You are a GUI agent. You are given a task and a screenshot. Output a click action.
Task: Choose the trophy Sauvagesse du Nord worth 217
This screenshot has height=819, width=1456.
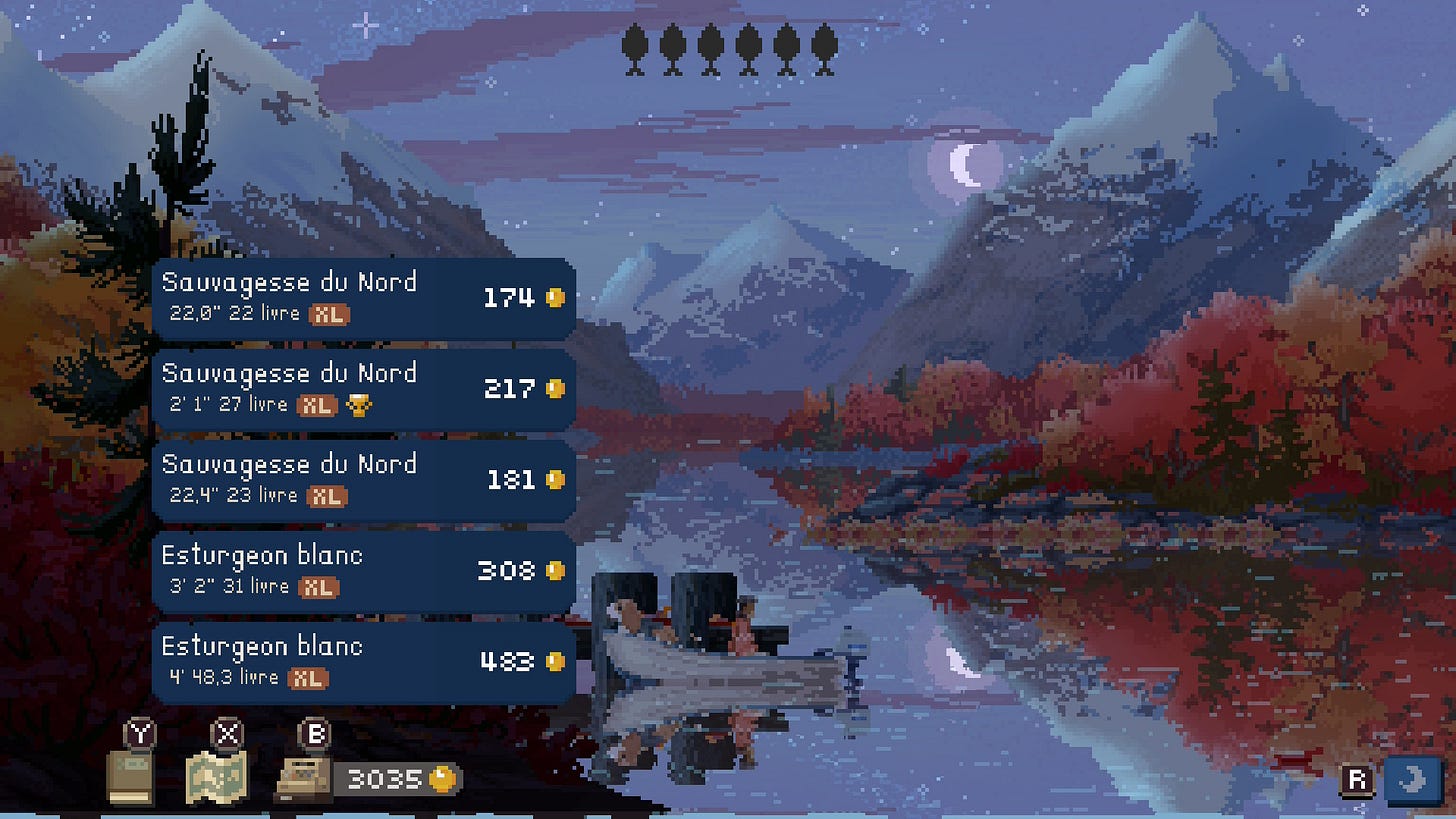tap(363, 389)
